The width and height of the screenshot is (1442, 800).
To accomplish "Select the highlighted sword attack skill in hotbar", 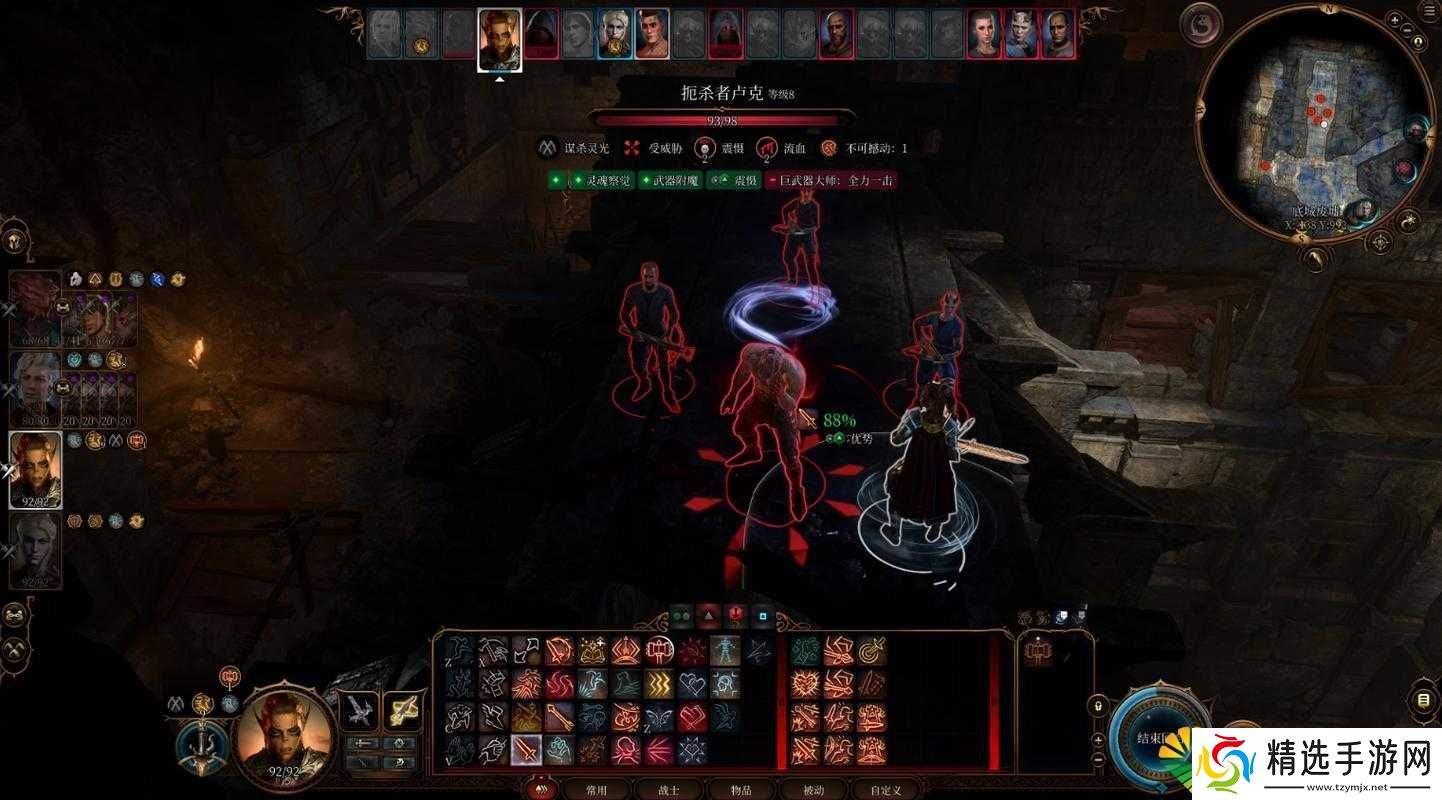I will point(526,749).
